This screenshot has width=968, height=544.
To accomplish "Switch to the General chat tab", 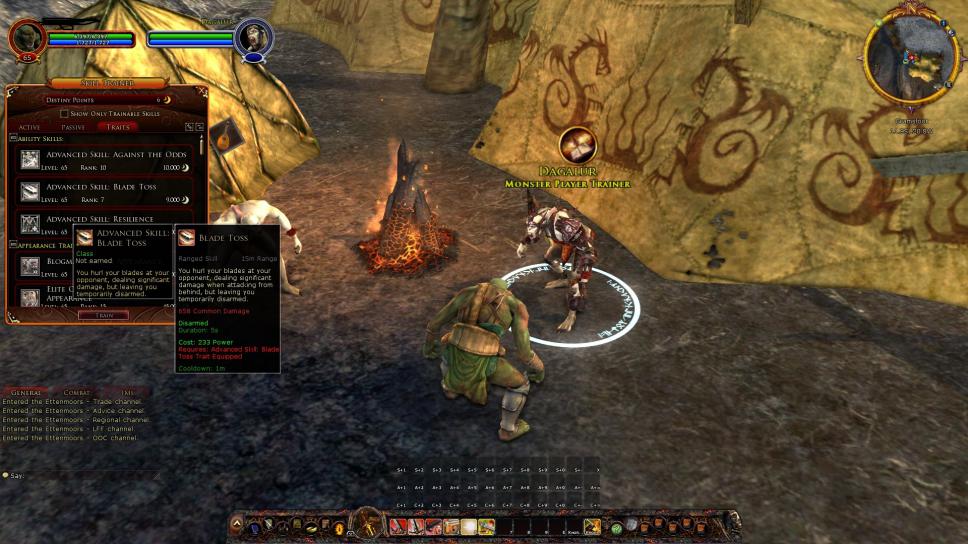I will point(26,393).
